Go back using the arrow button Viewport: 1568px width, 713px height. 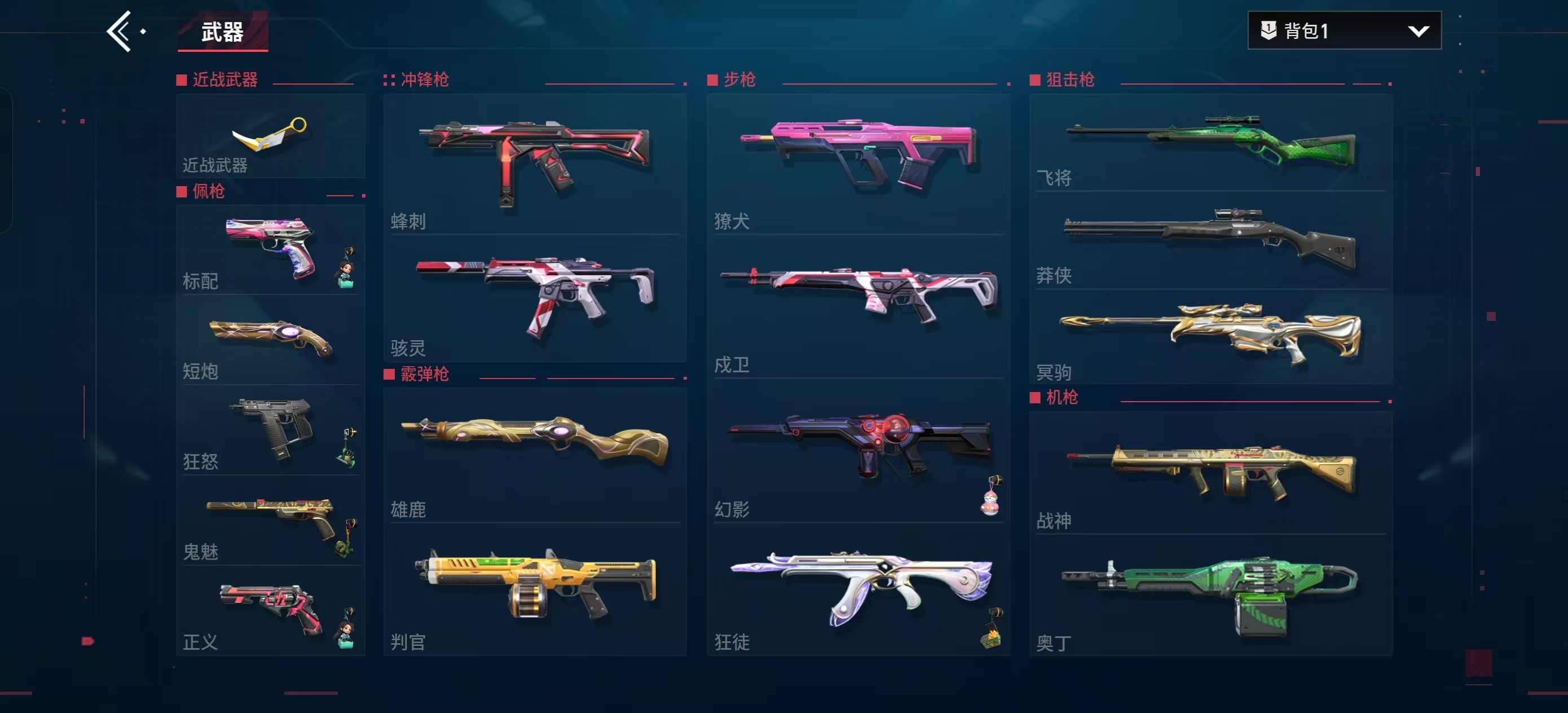[120, 31]
